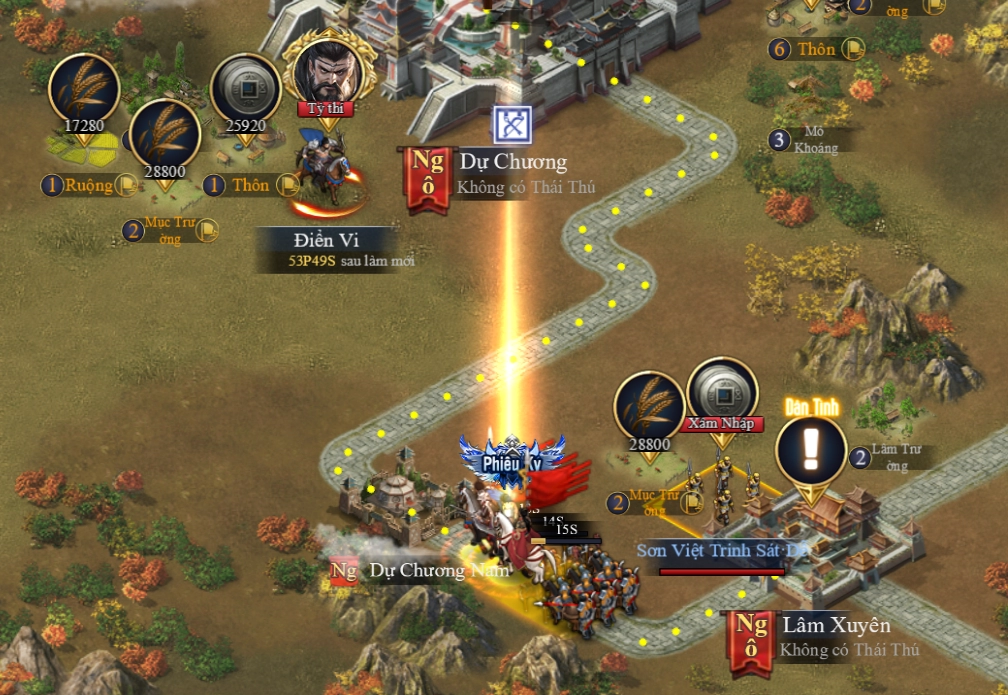Choose the level 6 Thôn label
The width and height of the screenshot is (1008, 695).
tap(816, 49)
